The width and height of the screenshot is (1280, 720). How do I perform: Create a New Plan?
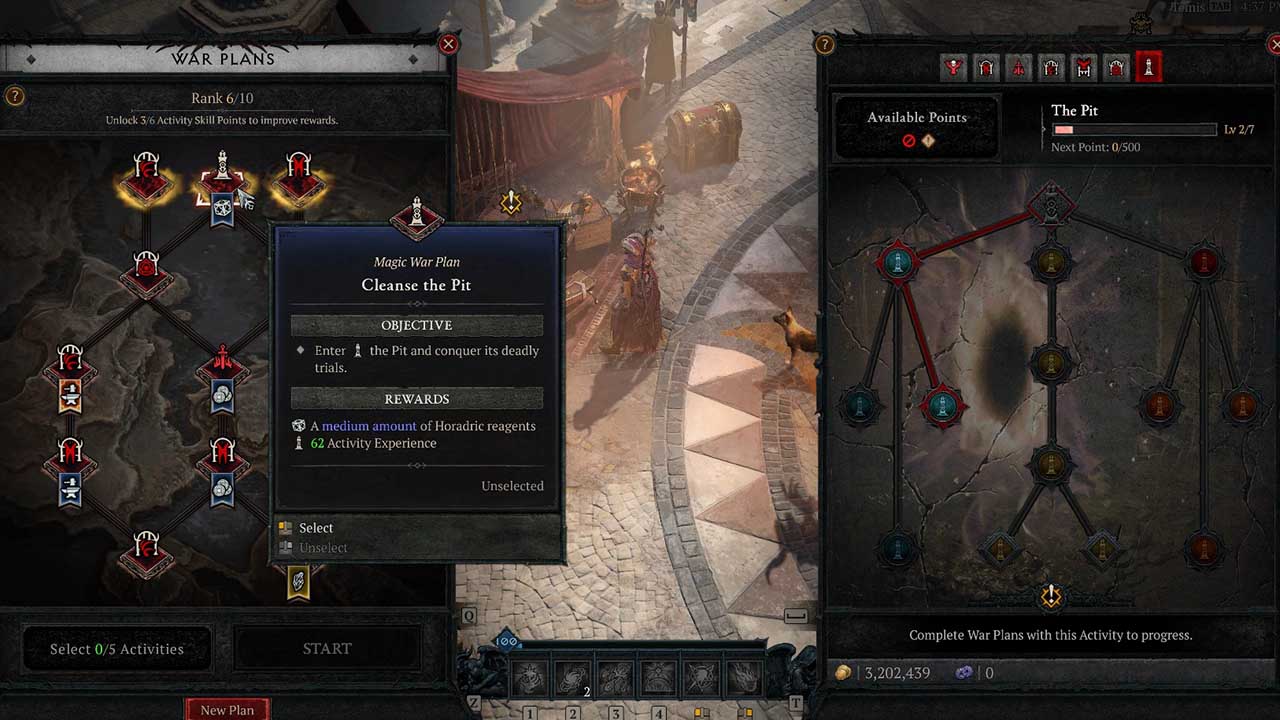point(227,709)
